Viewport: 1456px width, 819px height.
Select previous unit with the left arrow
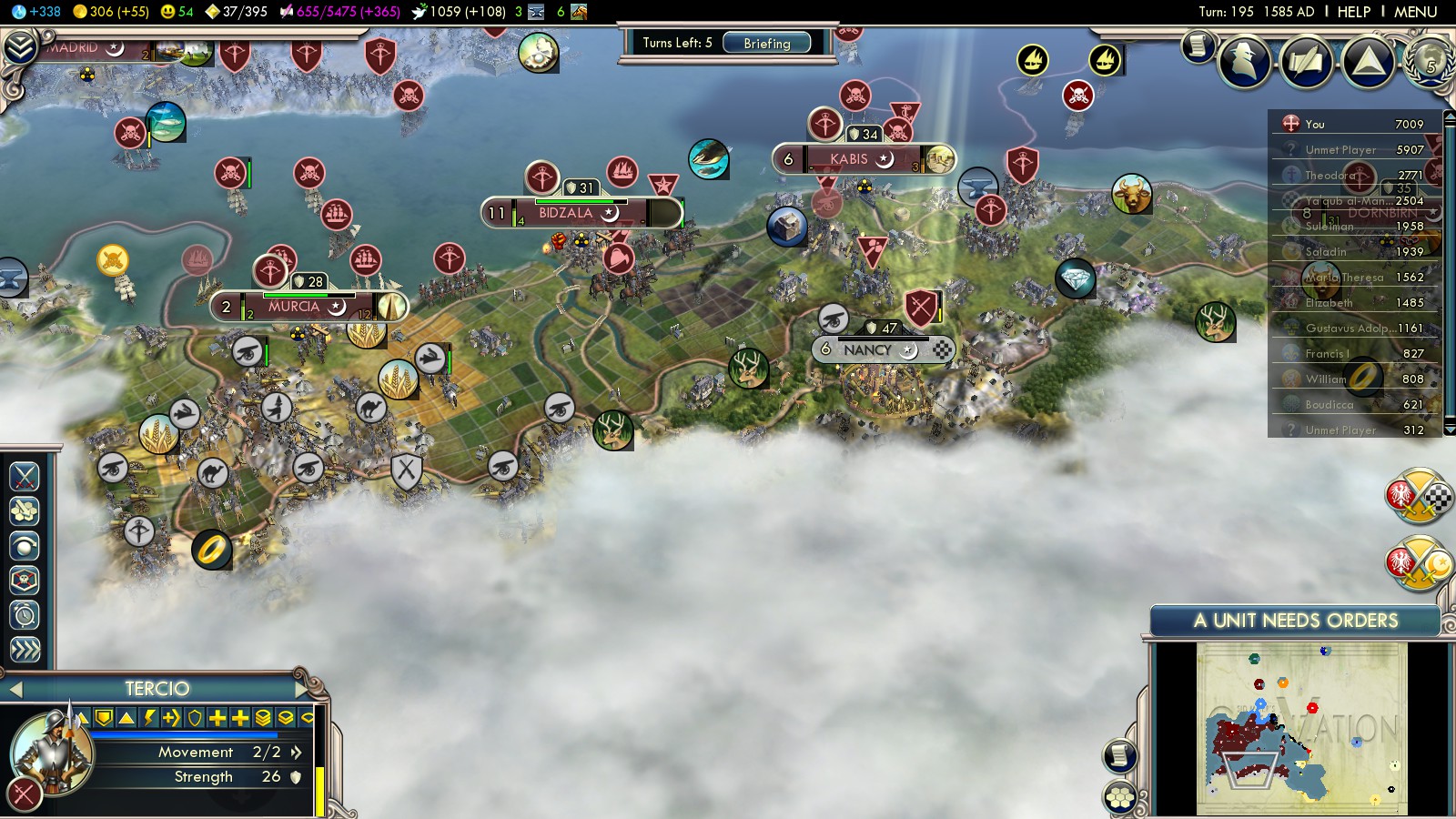(x=15, y=689)
